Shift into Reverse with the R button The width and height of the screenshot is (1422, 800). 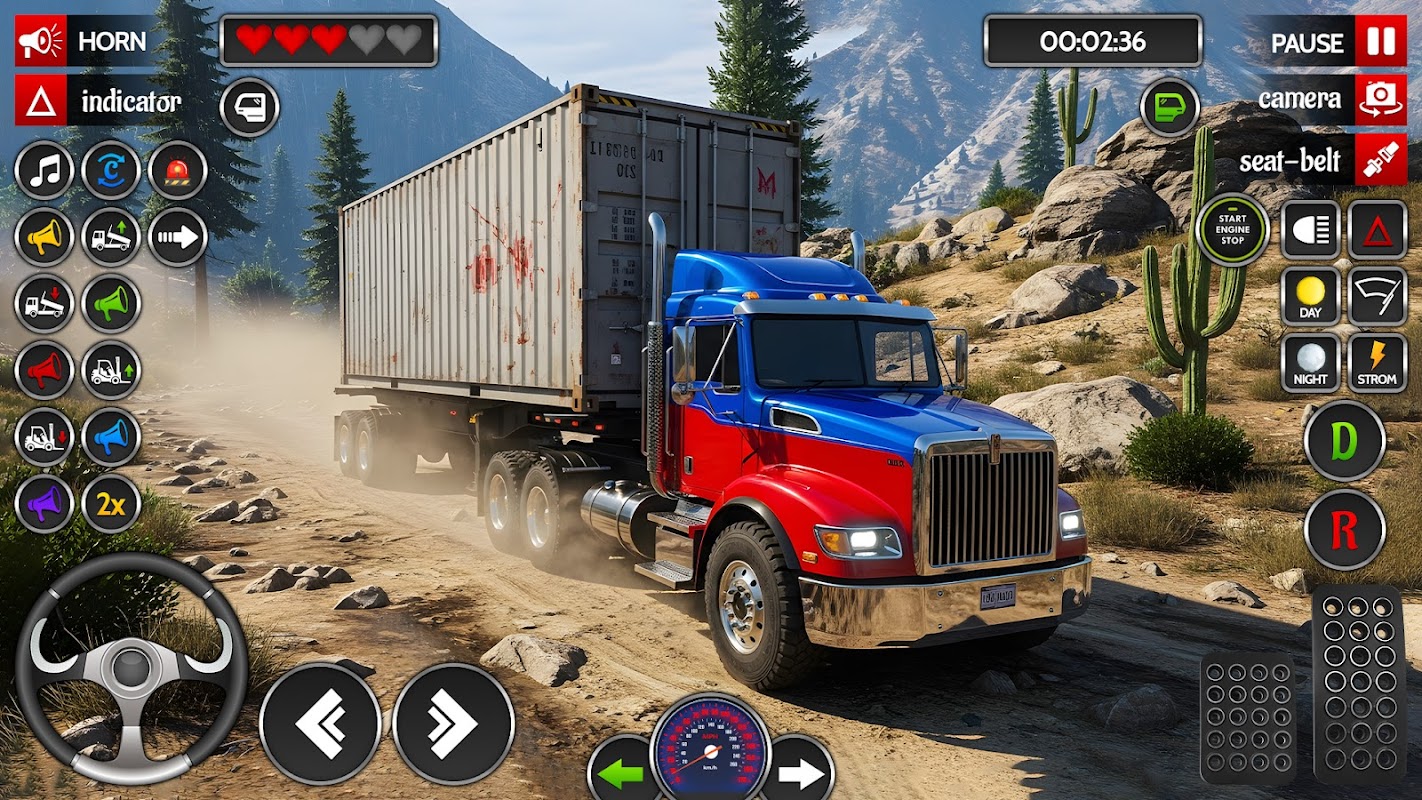(x=1344, y=530)
